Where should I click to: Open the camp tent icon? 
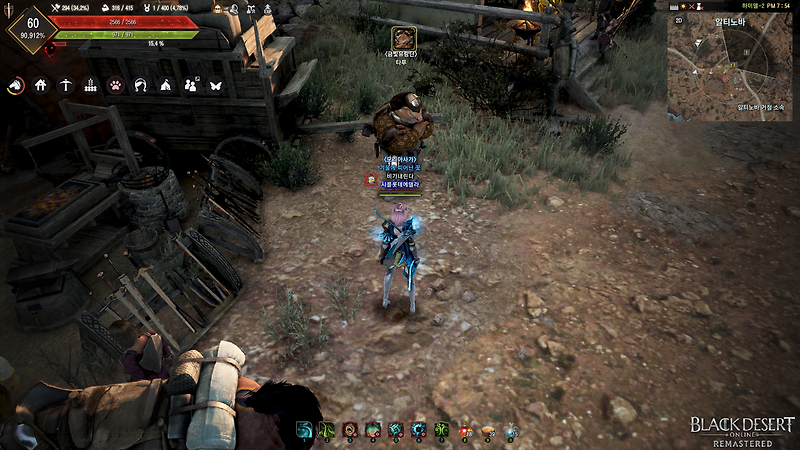pos(166,86)
